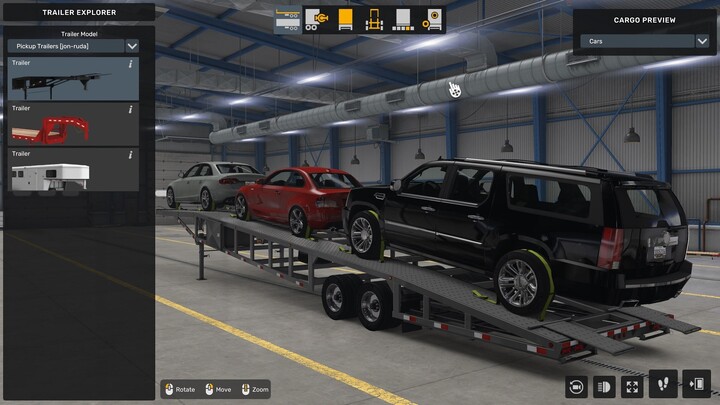Enter fullscreen view with expand arrows button

(x=633, y=386)
